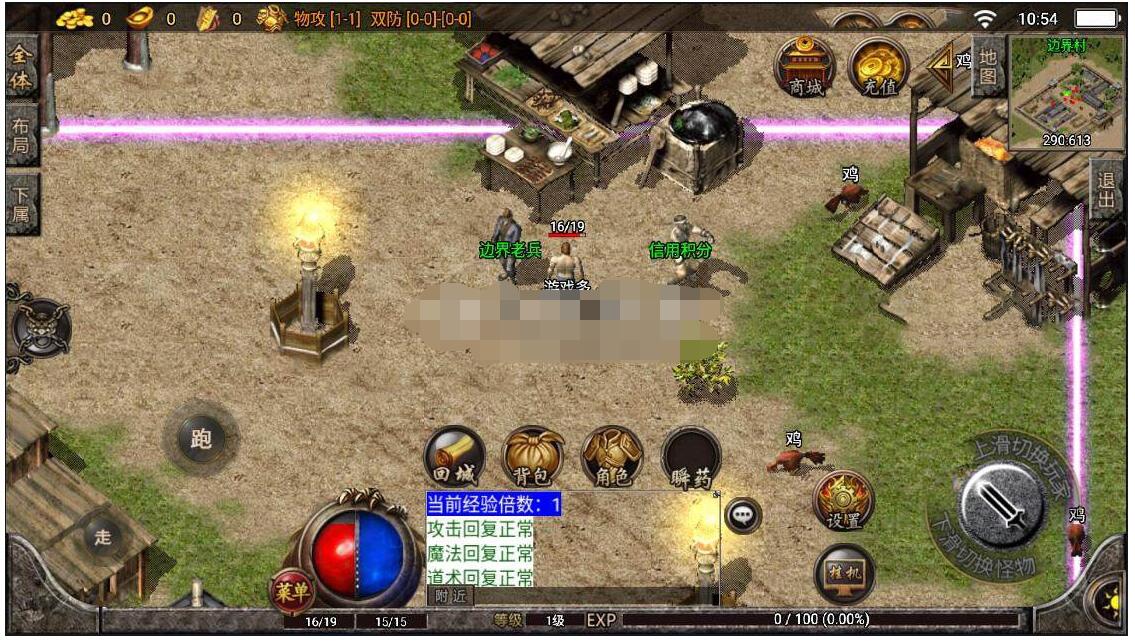The image size is (1135, 643).
Task: Open the 背包 backpack
Action: (533, 457)
